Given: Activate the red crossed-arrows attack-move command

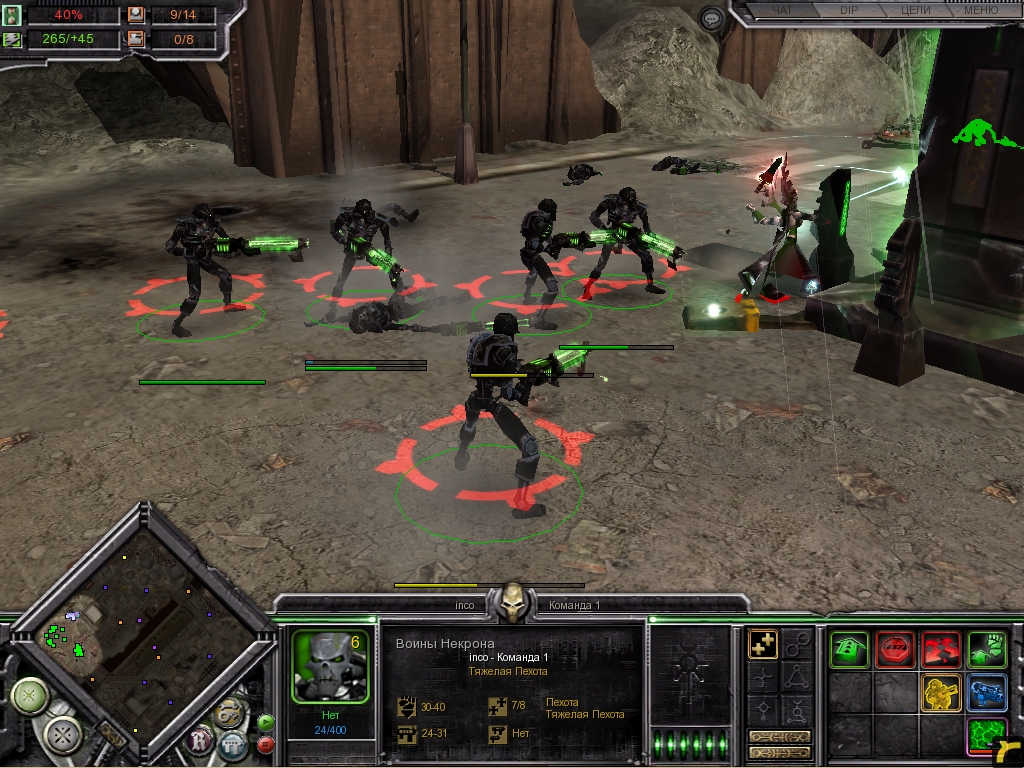Looking at the screenshot, I should click(x=941, y=649).
